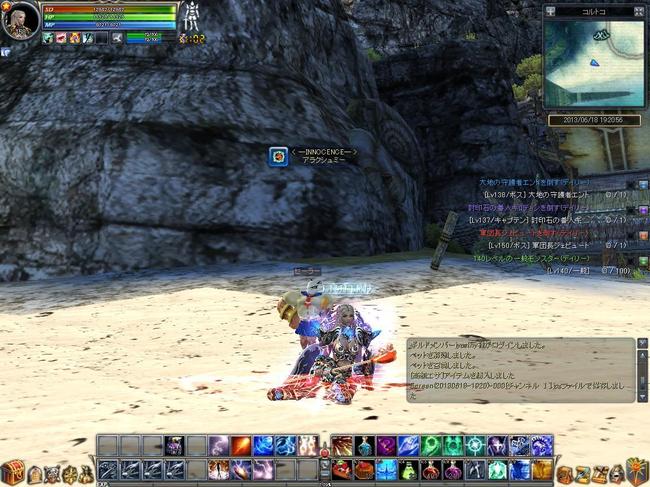Click the chat window's top scroll button

[x=643, y=344]
